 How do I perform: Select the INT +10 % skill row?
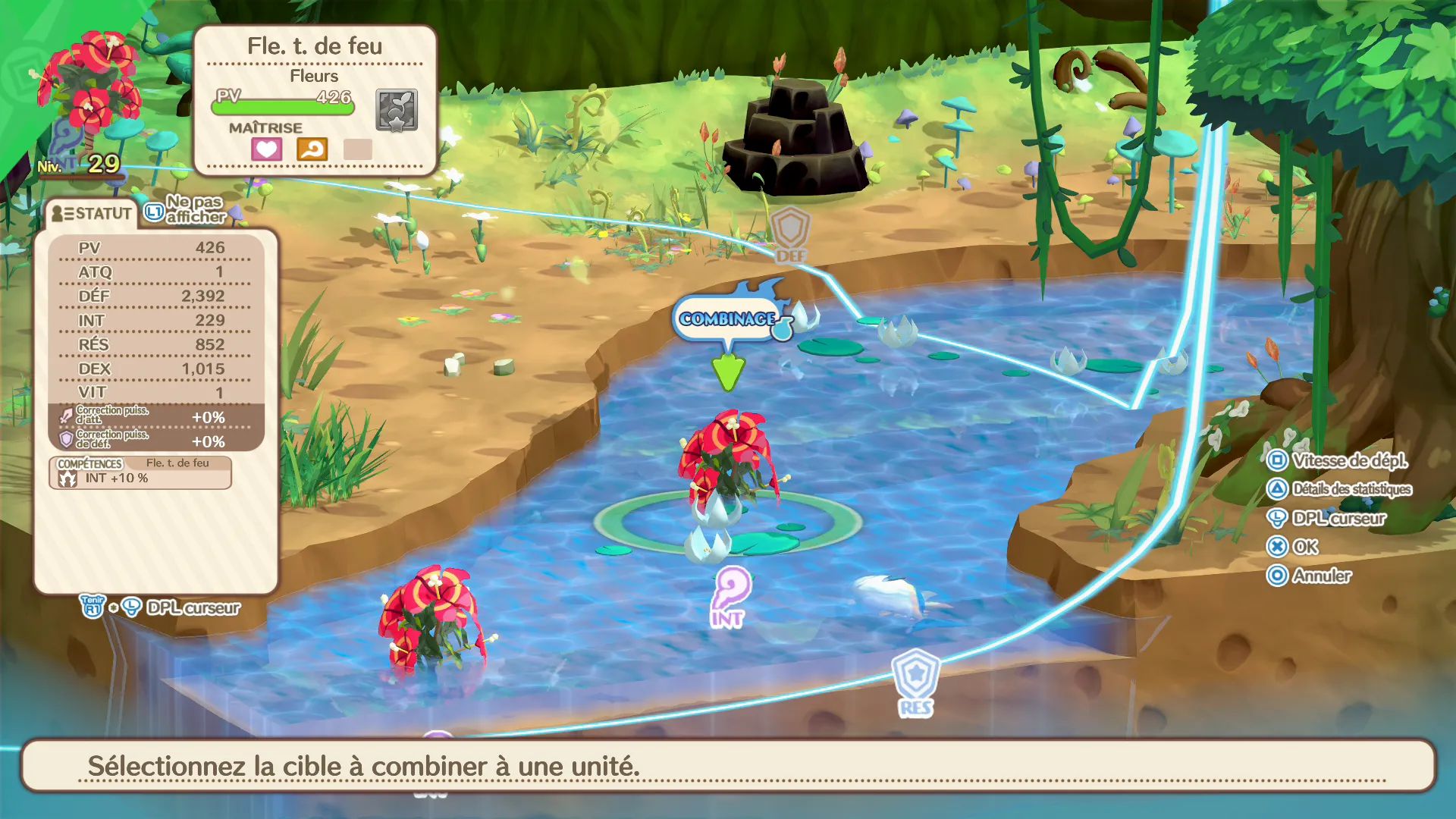coord(140,479)
